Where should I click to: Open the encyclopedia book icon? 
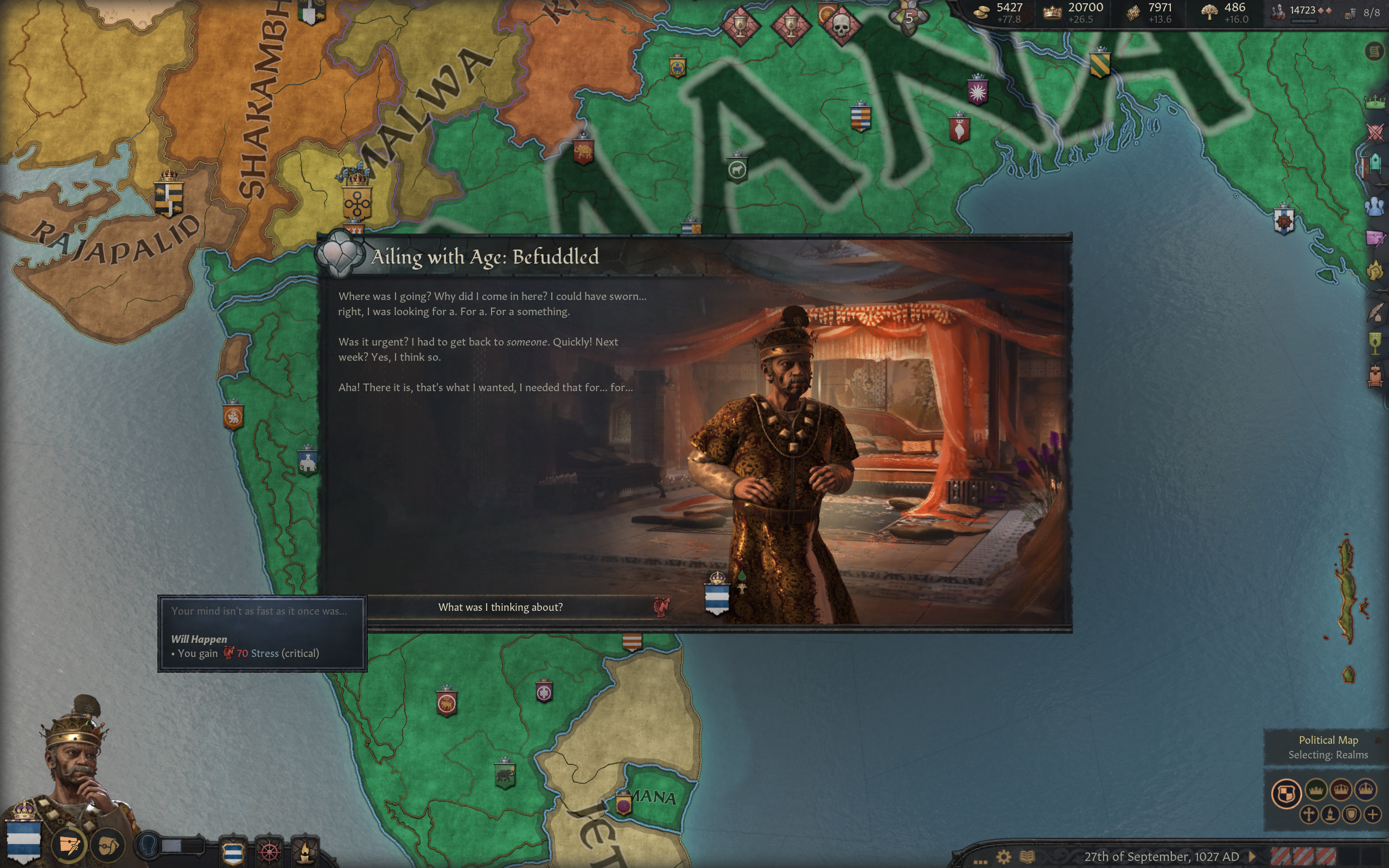(1027, 857)
